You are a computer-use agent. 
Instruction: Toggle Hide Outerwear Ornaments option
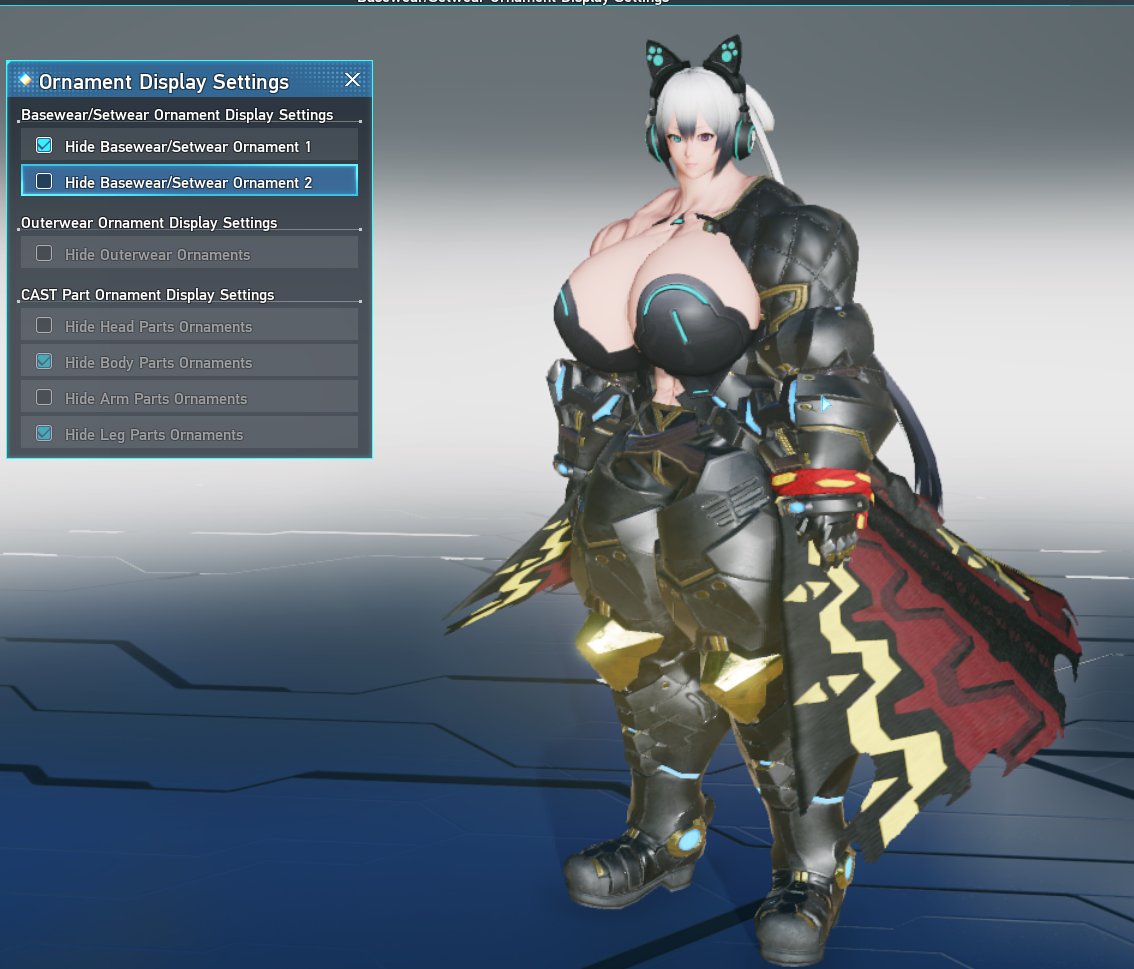(44, 254)
